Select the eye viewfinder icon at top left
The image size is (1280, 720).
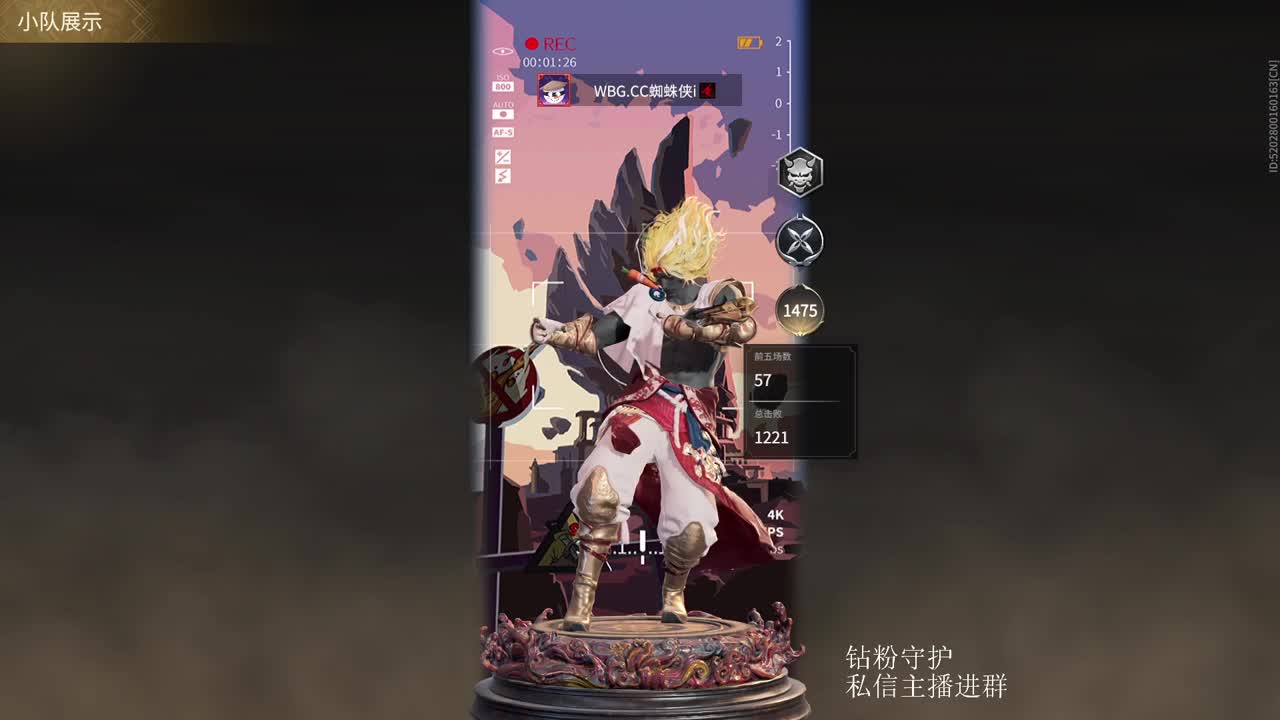pyautogui.click(x=500, y=52)
